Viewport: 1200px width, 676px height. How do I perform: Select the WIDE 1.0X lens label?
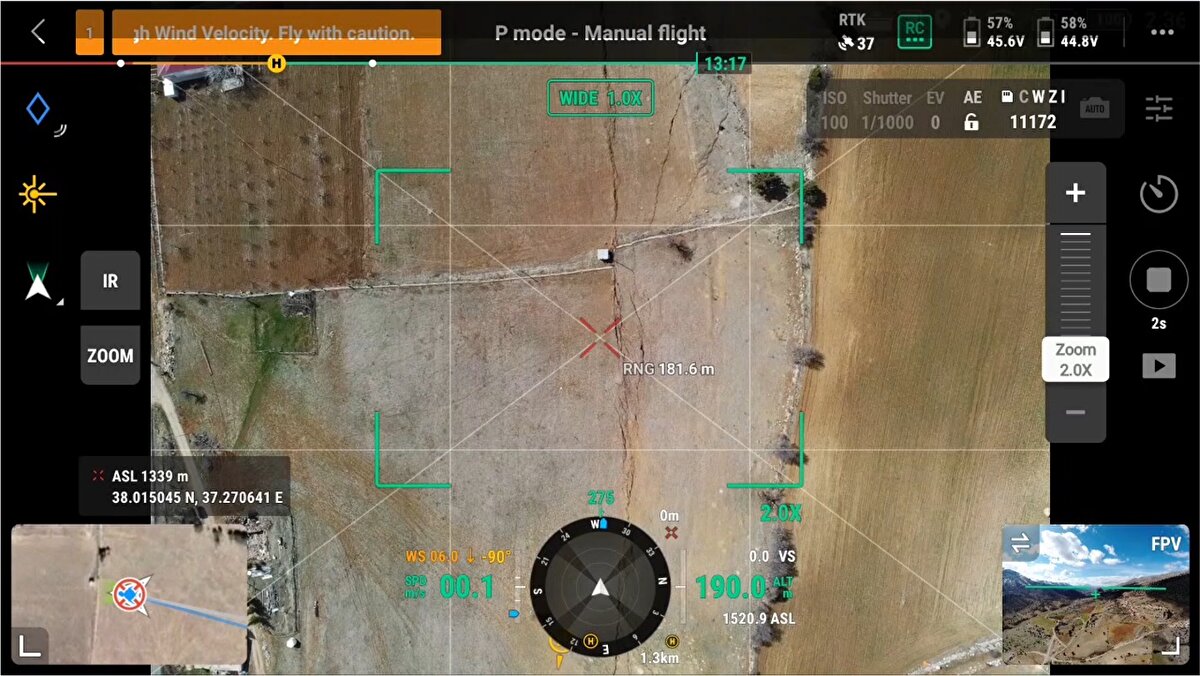pos(600,98)
